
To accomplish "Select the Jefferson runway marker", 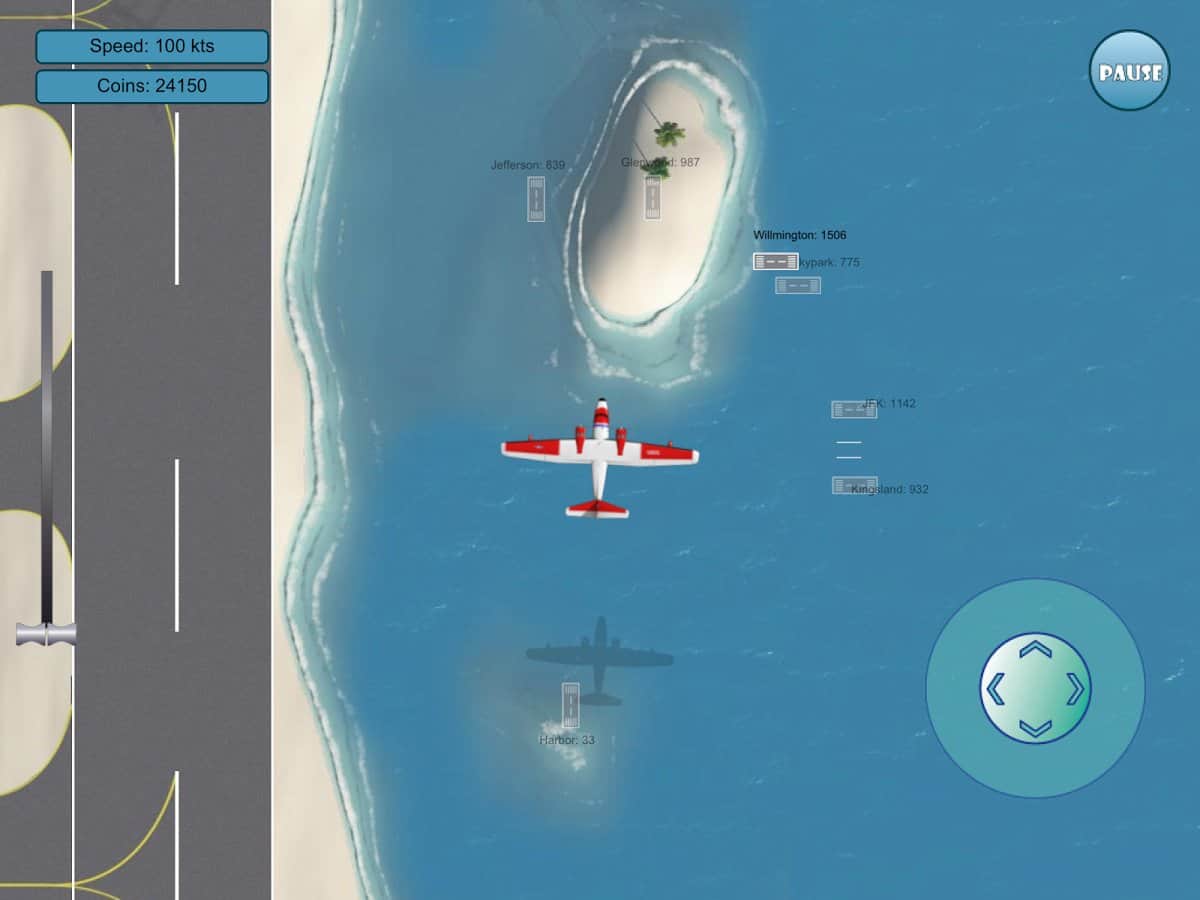I will tap(536, 198).
